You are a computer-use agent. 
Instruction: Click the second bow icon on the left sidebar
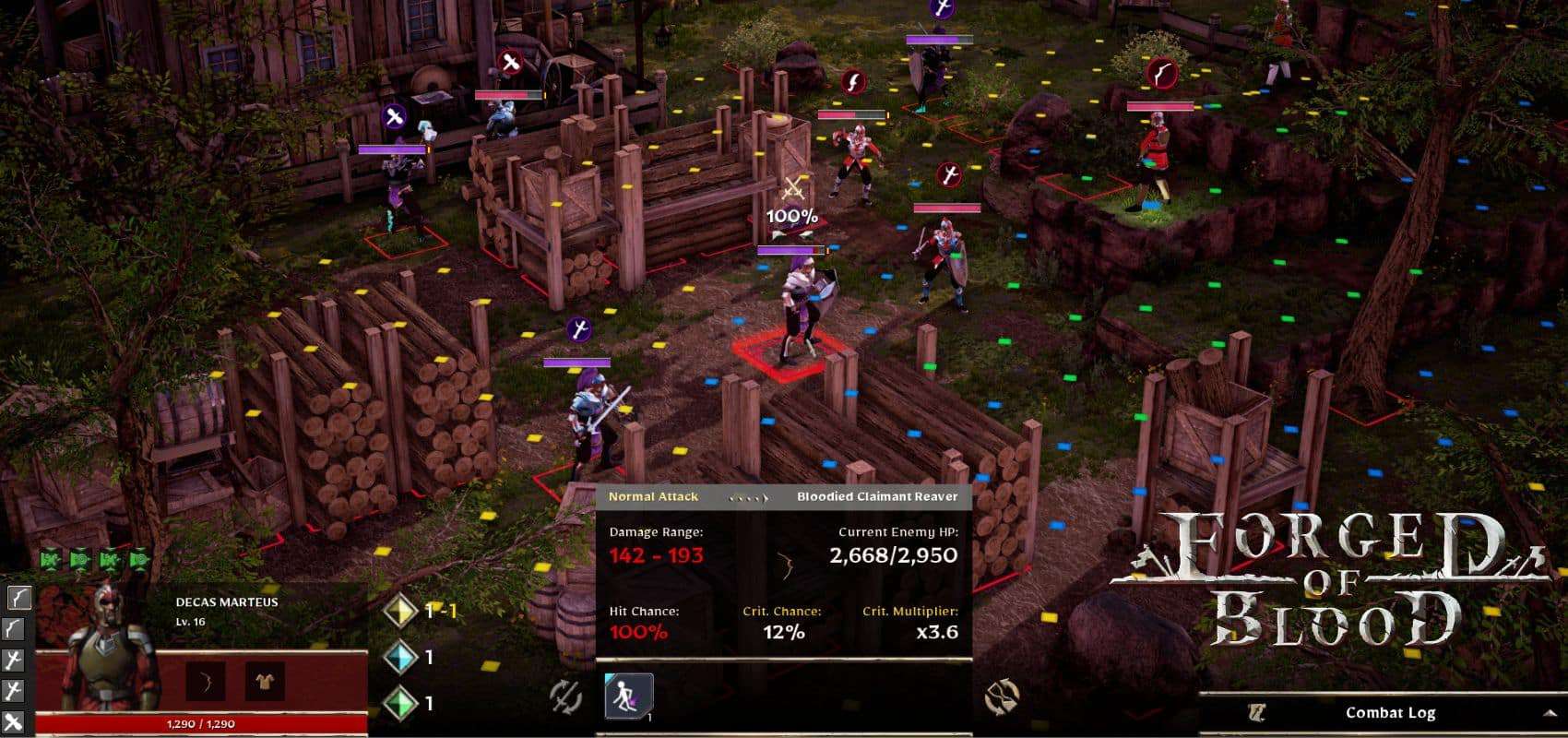(x=15, y=627)
